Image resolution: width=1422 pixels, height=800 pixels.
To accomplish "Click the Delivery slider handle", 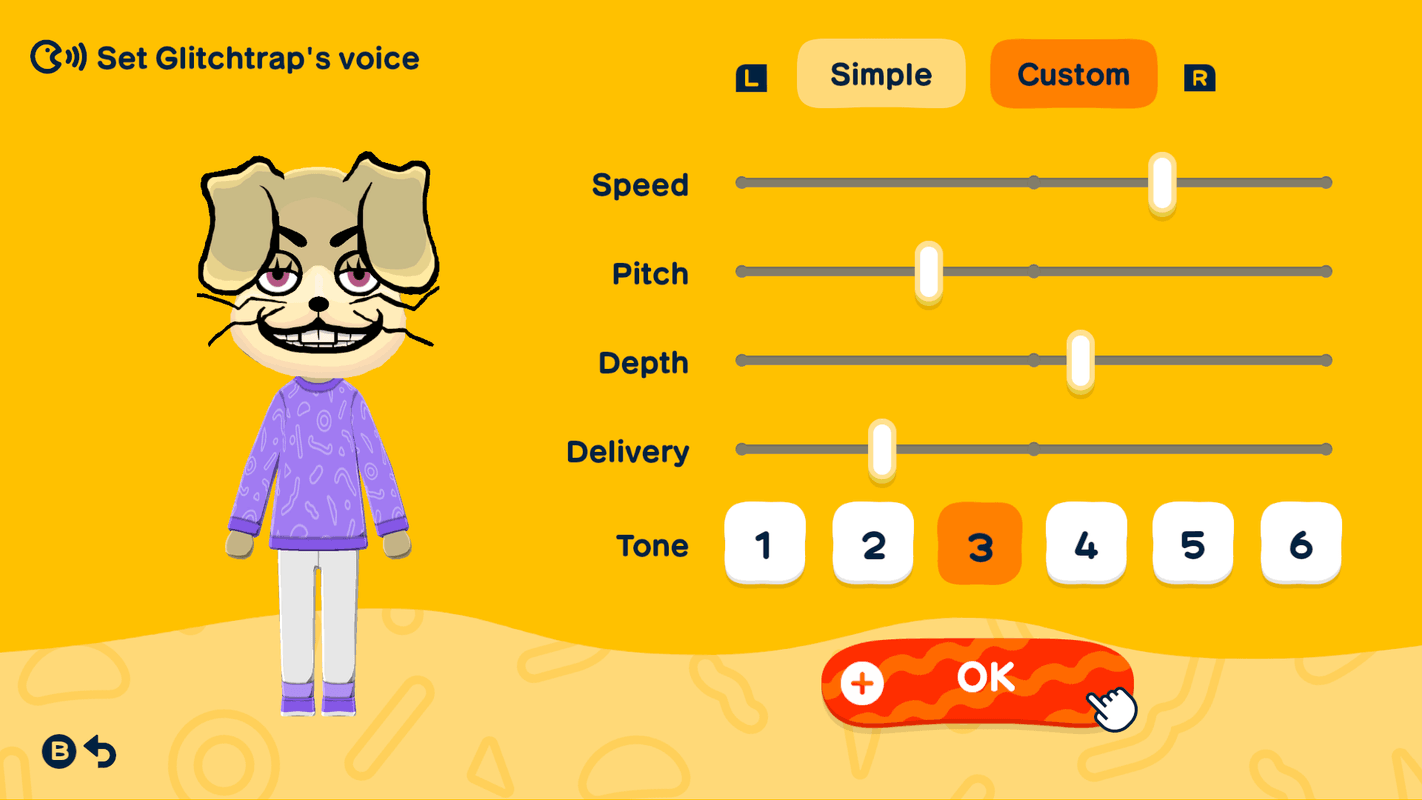I will click(880, 449).
